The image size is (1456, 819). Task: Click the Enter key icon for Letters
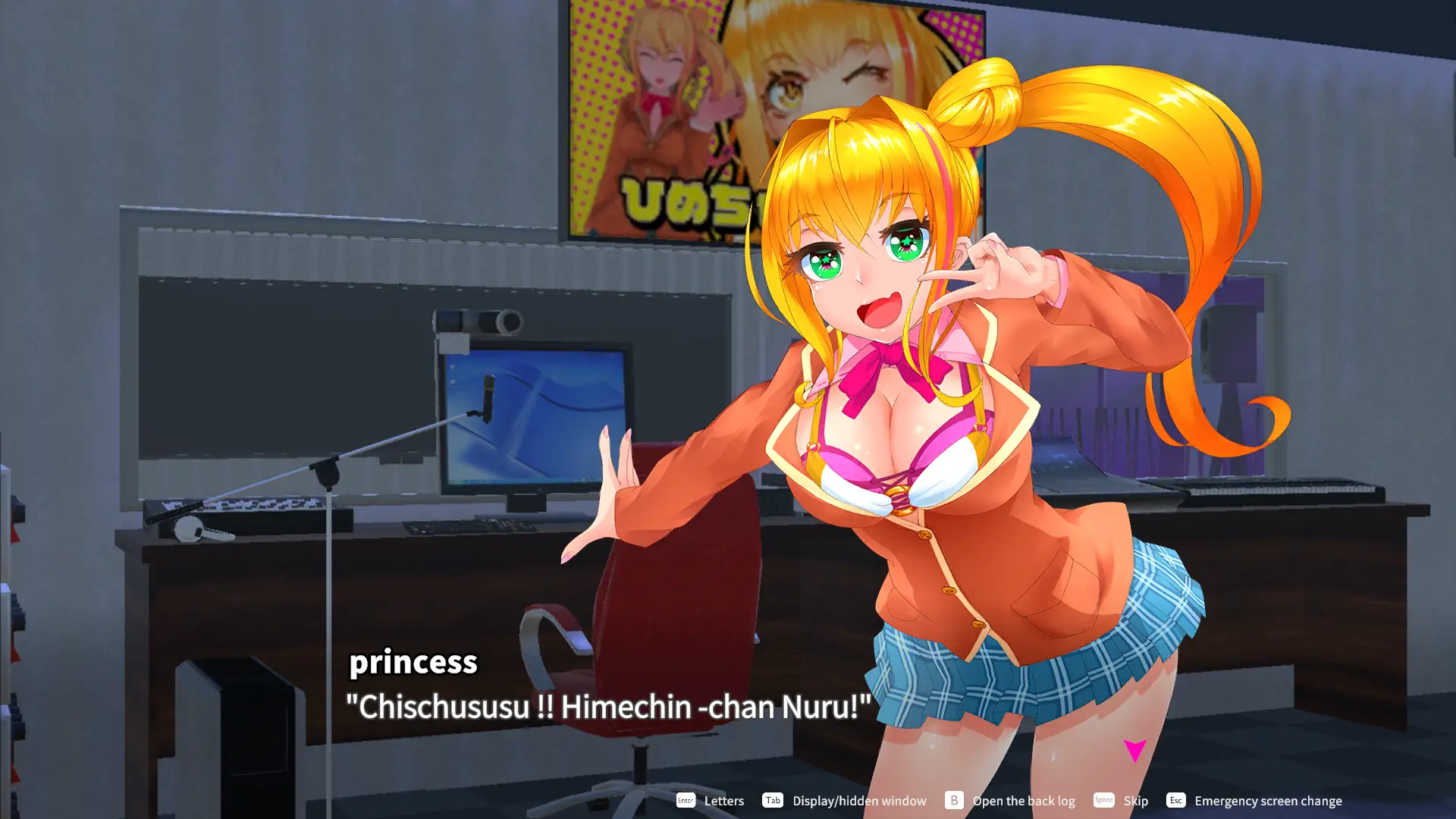pos(685,800)
